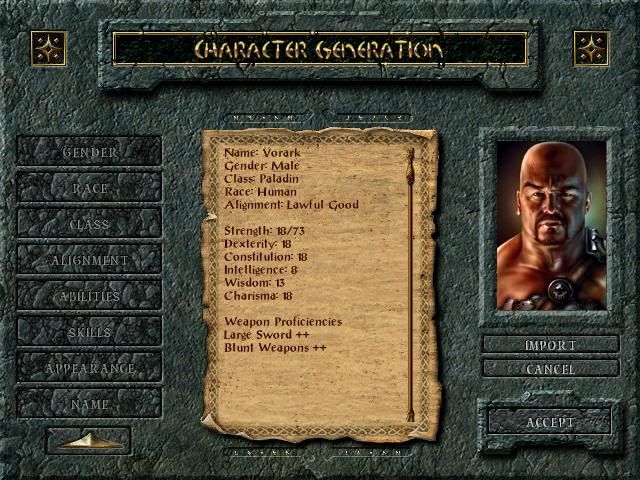This screenshot has height=480, width=640.
Task: Go to the Abilities step
Action: coord(90,296)
